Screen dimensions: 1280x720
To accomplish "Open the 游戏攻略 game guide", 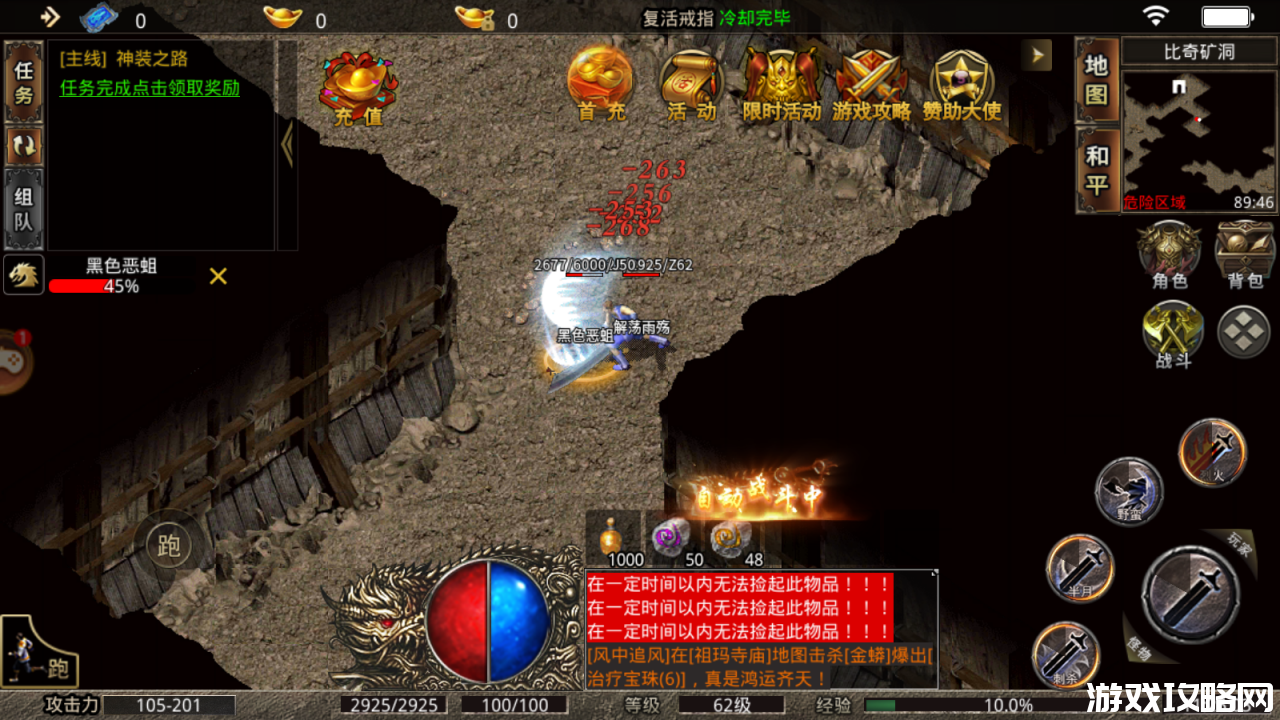I will (x=871, y=83).
